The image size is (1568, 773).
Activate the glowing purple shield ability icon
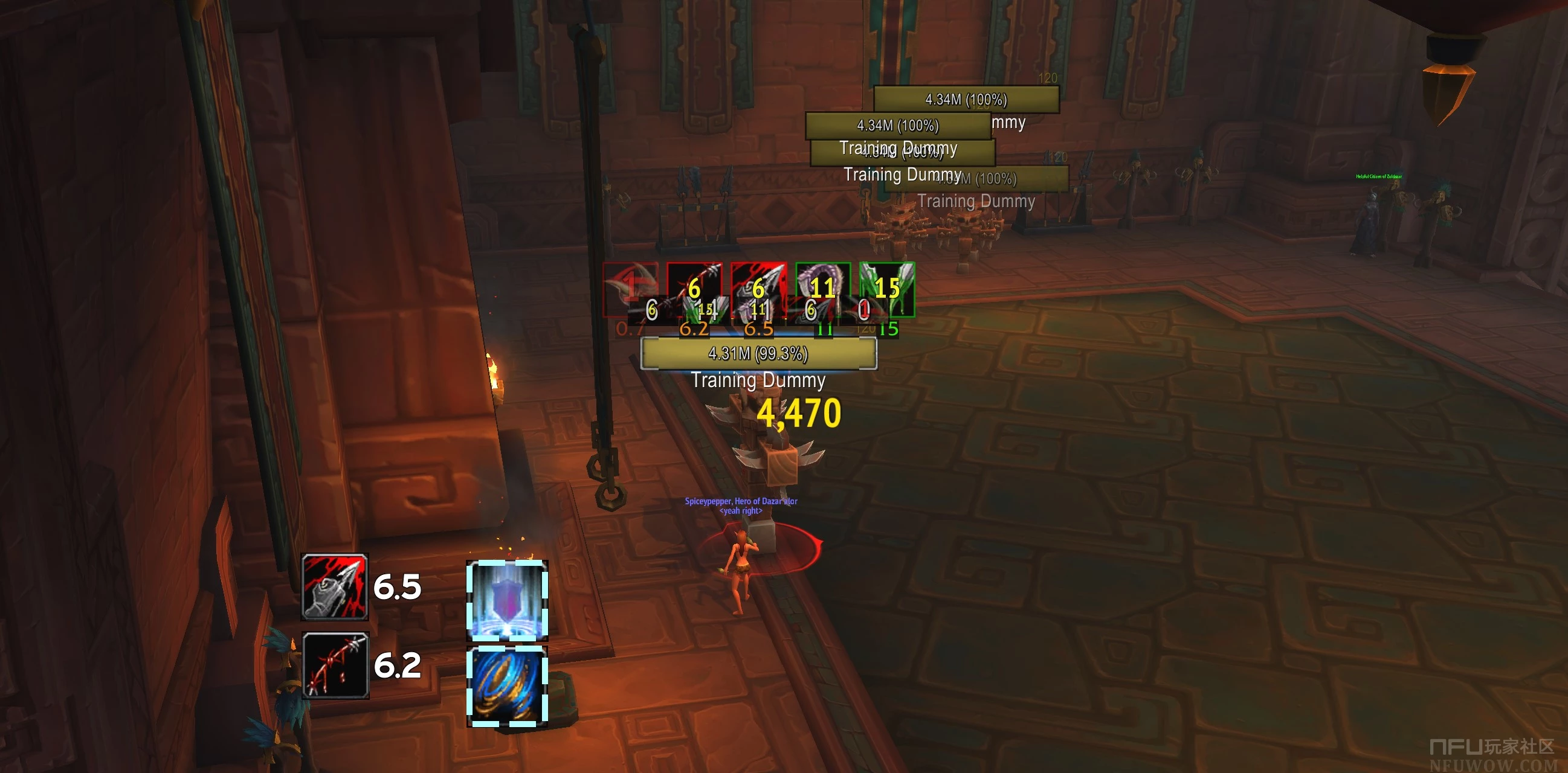[x=506, y=600]
